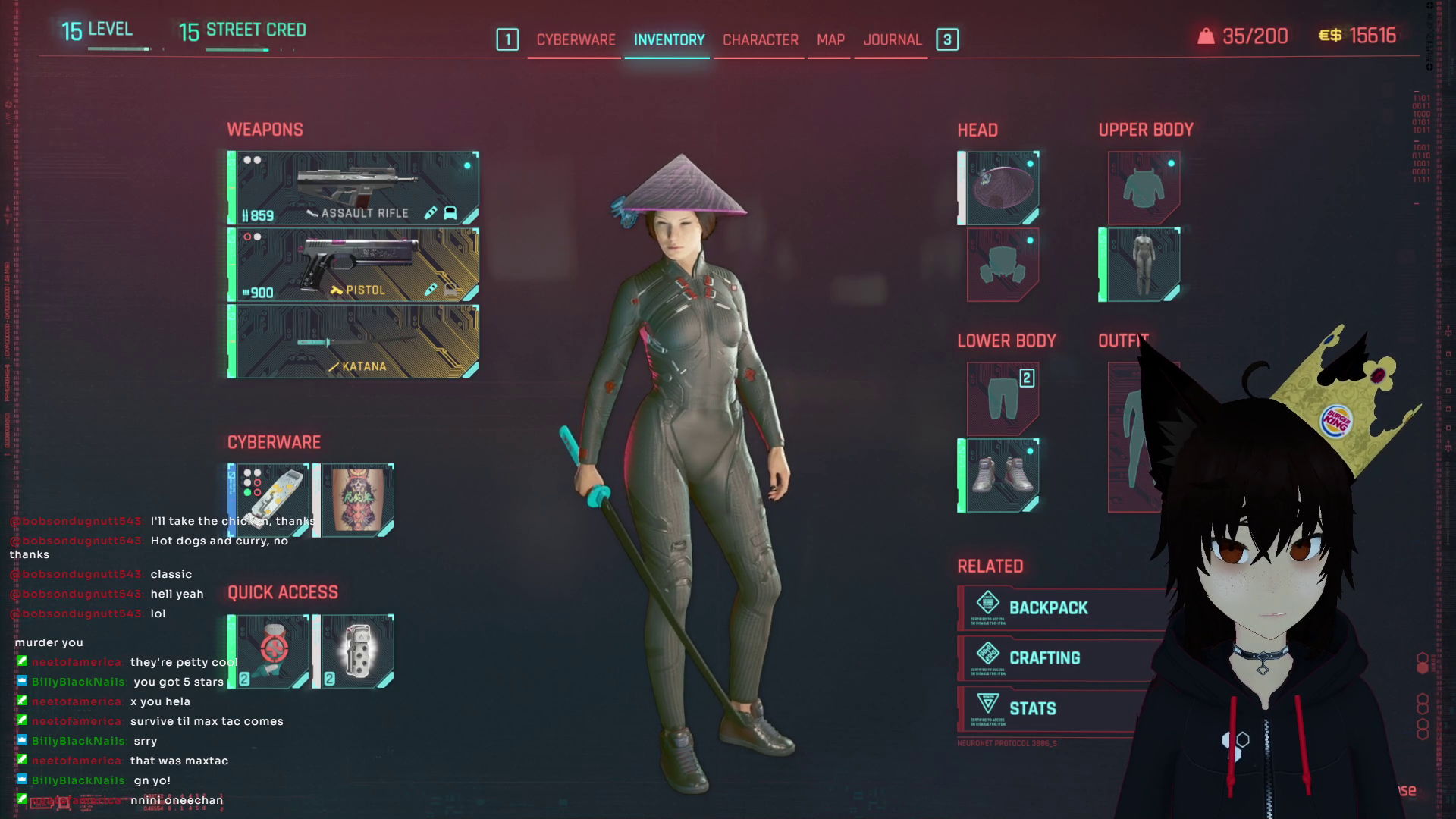Choose the sneakers footwear slot

(x=999, y=475)
